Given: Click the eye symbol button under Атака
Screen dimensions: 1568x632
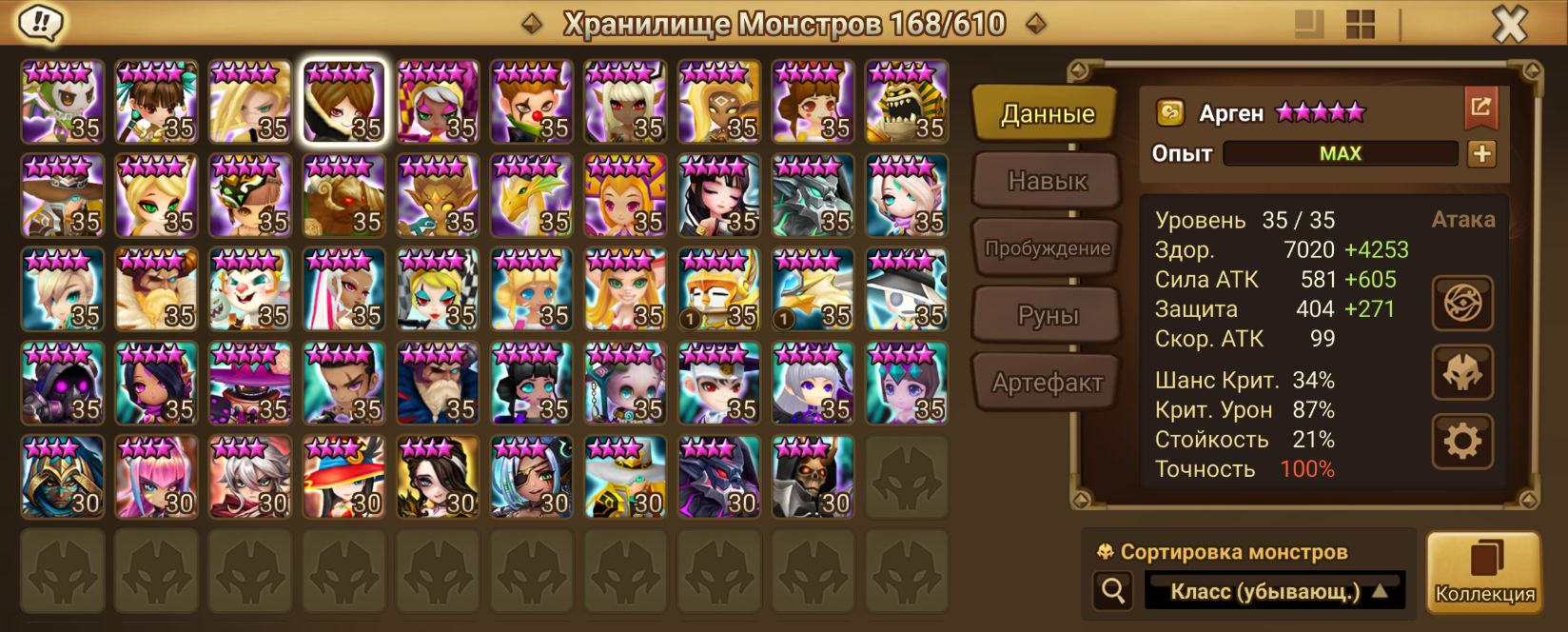Looking at the screenshot, I should click(x=1462, y=304).
